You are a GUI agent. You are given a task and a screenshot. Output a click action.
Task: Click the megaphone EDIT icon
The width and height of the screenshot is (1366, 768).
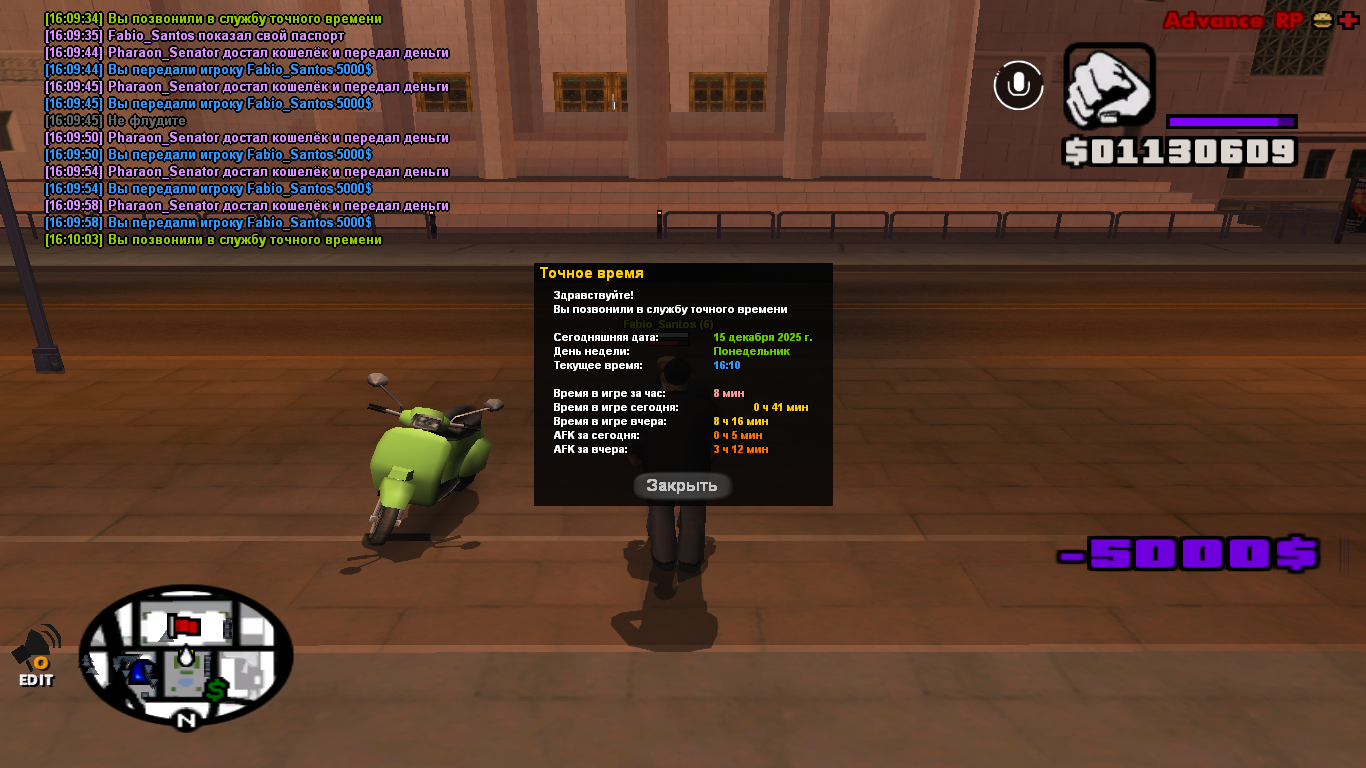click(x=36, y=655)
